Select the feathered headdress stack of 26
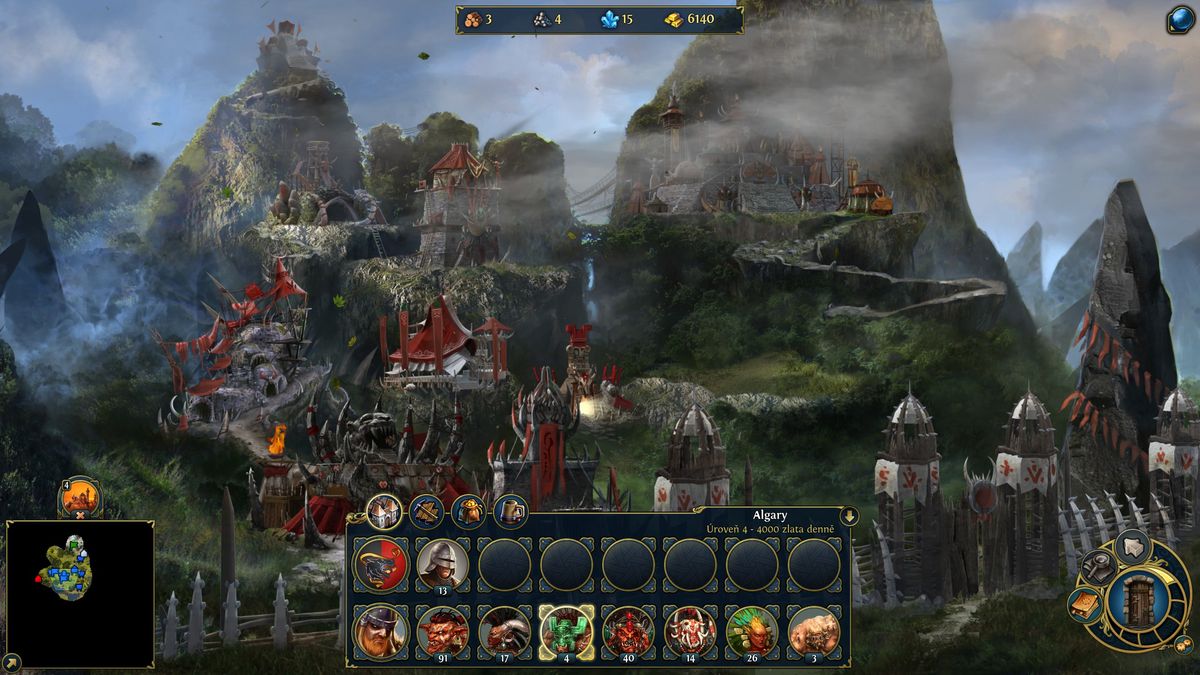Image resolution: width=1200 pixels, height=675 pixels. (x=752, y=630)
